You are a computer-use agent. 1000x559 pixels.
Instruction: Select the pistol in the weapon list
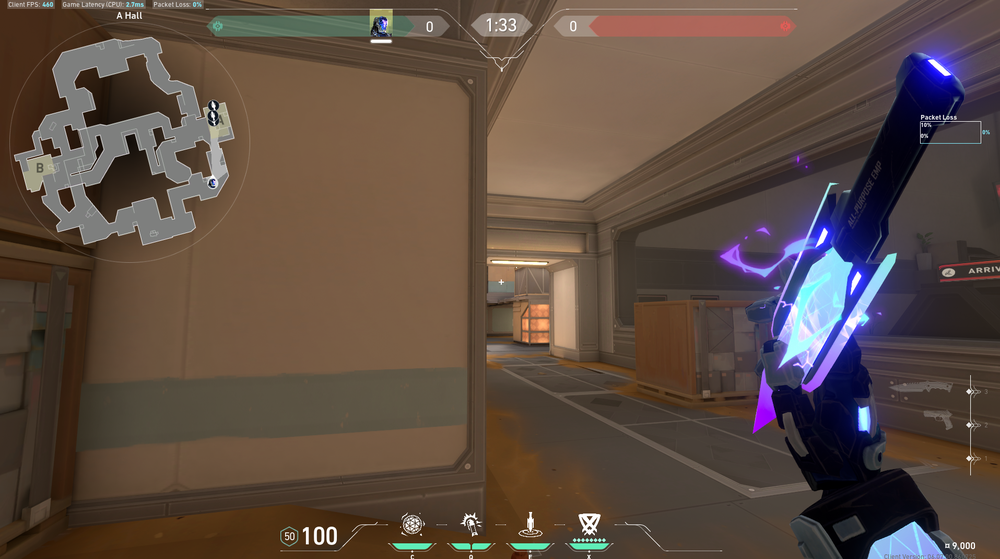click(x=938, y=419)
